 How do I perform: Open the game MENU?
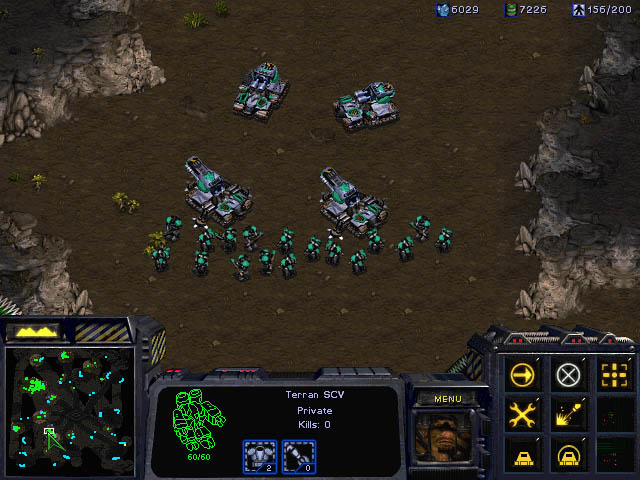(447, 399)
